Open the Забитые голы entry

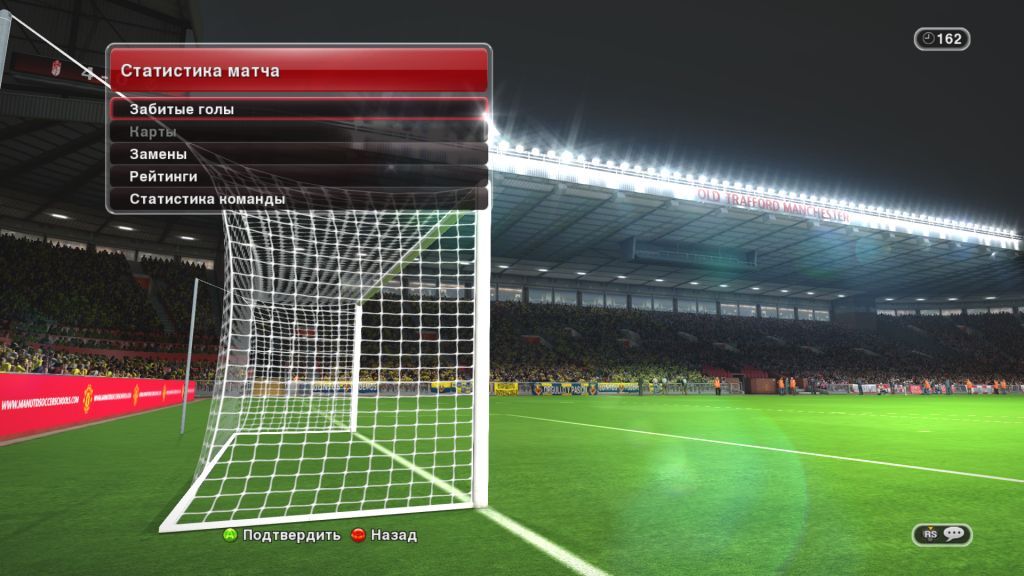click(x=298, y=109)
